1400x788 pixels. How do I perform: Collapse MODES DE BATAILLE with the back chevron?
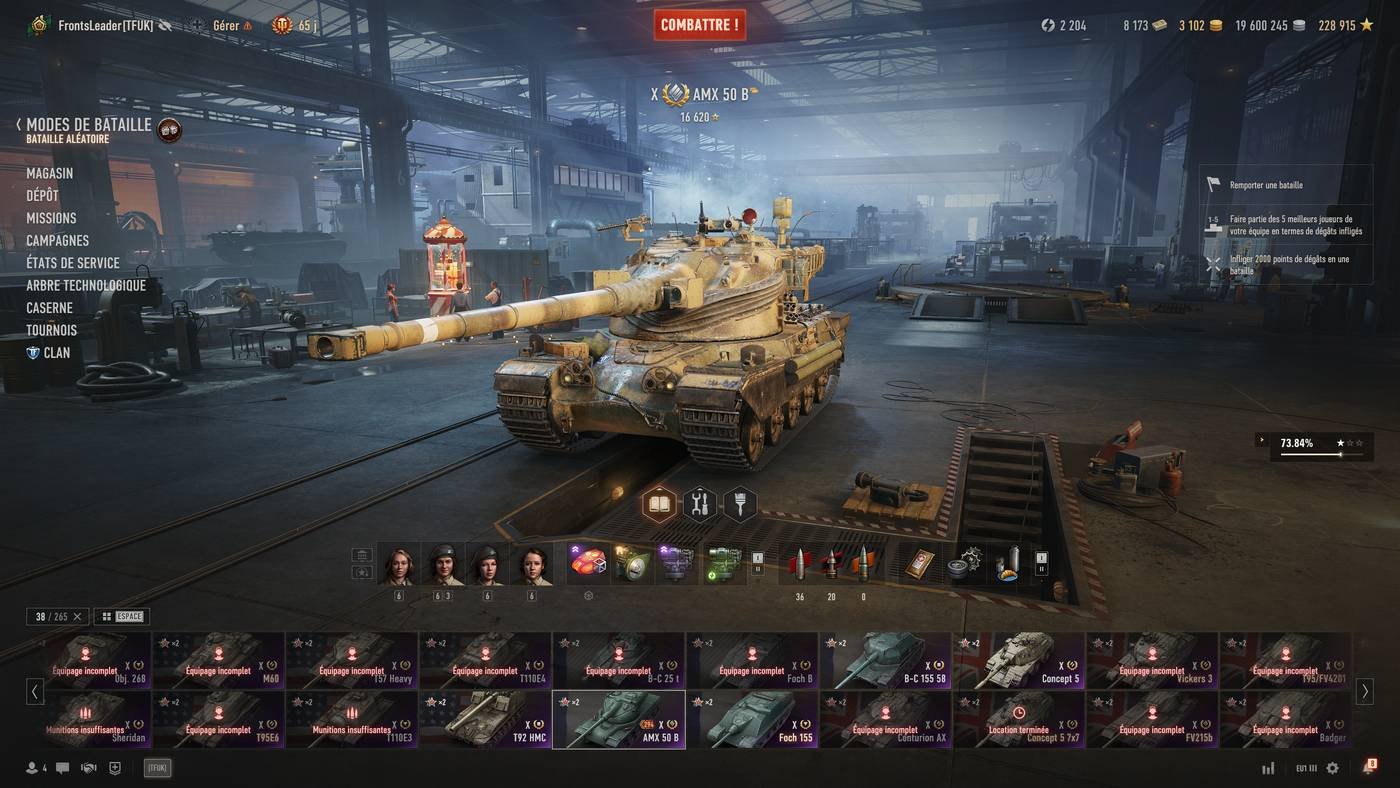pos(16,122)
